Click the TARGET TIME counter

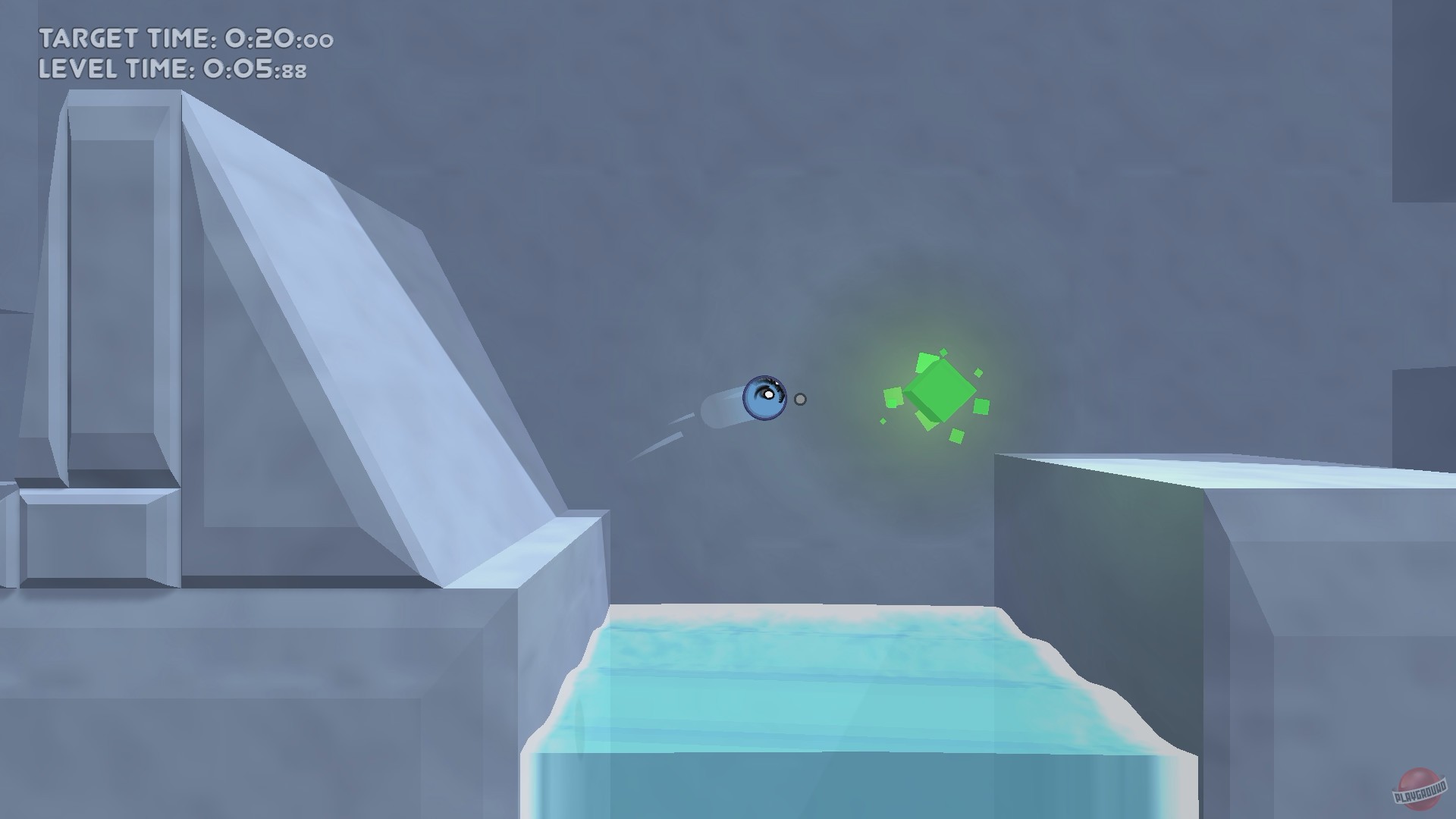182,36
